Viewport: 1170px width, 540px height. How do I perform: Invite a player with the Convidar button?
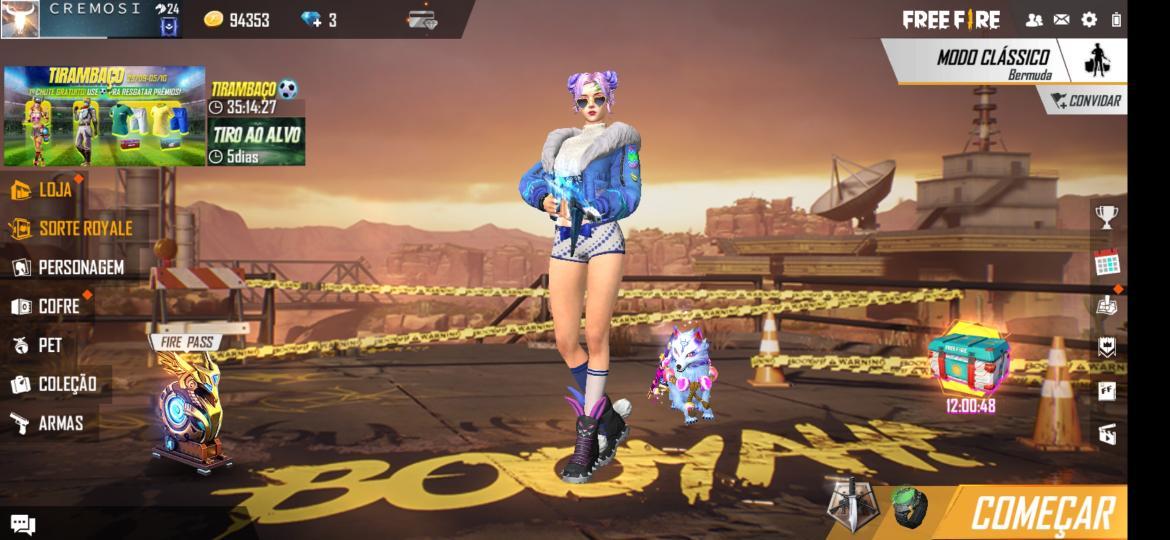pyautogui.click(x=1085, y=100)
